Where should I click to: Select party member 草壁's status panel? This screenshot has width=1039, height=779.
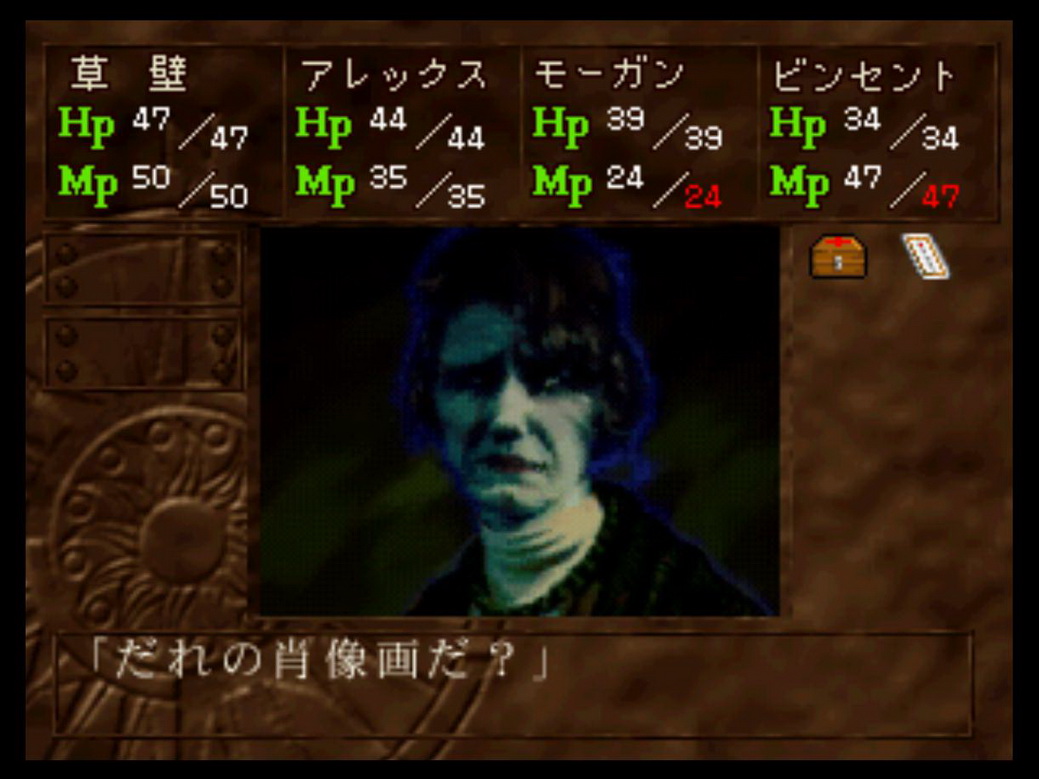coord(163,131)
